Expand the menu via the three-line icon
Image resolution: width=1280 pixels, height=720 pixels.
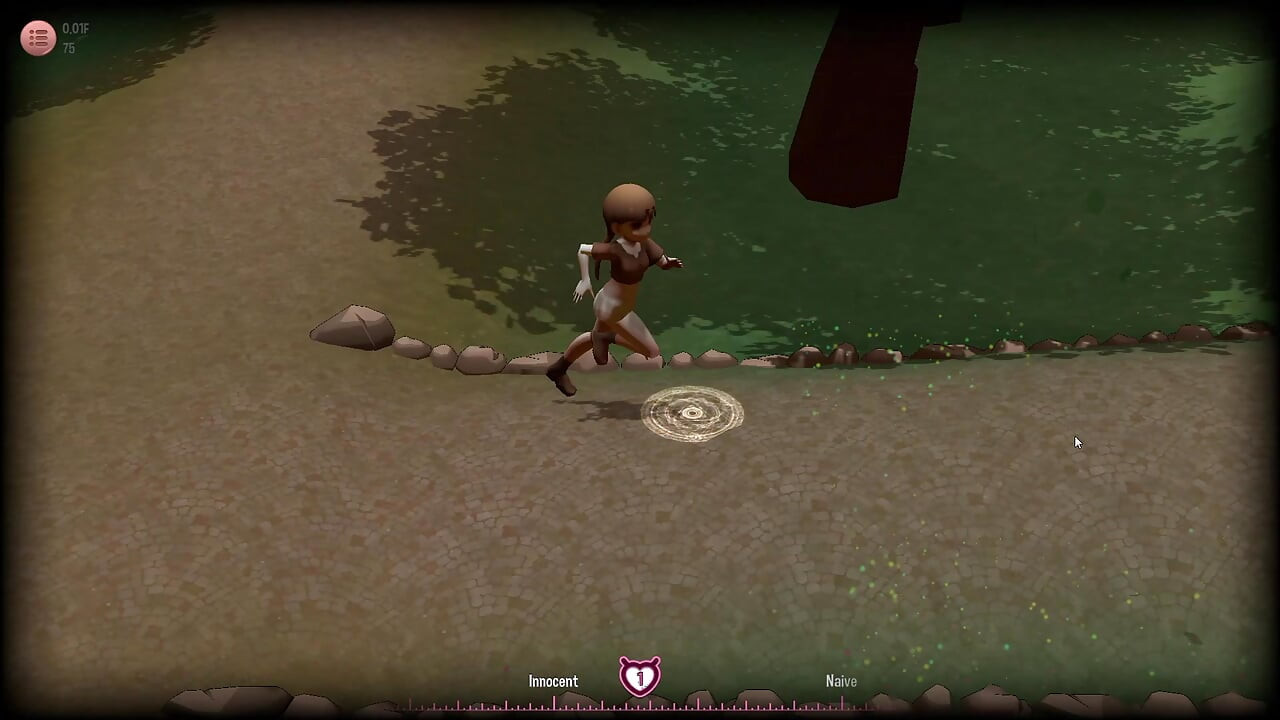pyautogui.click(x=38, y=38)
